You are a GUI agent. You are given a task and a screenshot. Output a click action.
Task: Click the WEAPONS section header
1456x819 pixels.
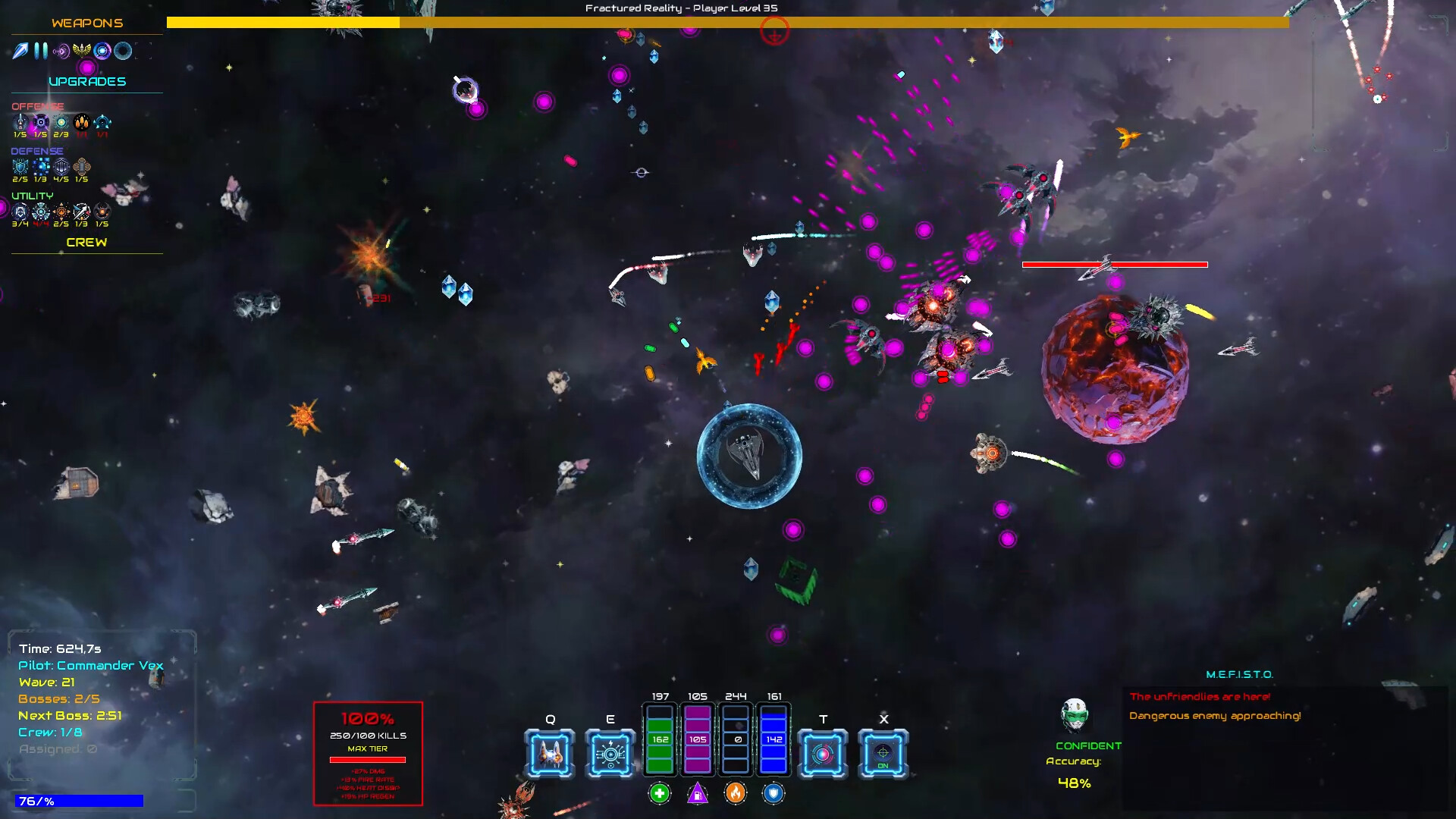(x=86, y=23)
